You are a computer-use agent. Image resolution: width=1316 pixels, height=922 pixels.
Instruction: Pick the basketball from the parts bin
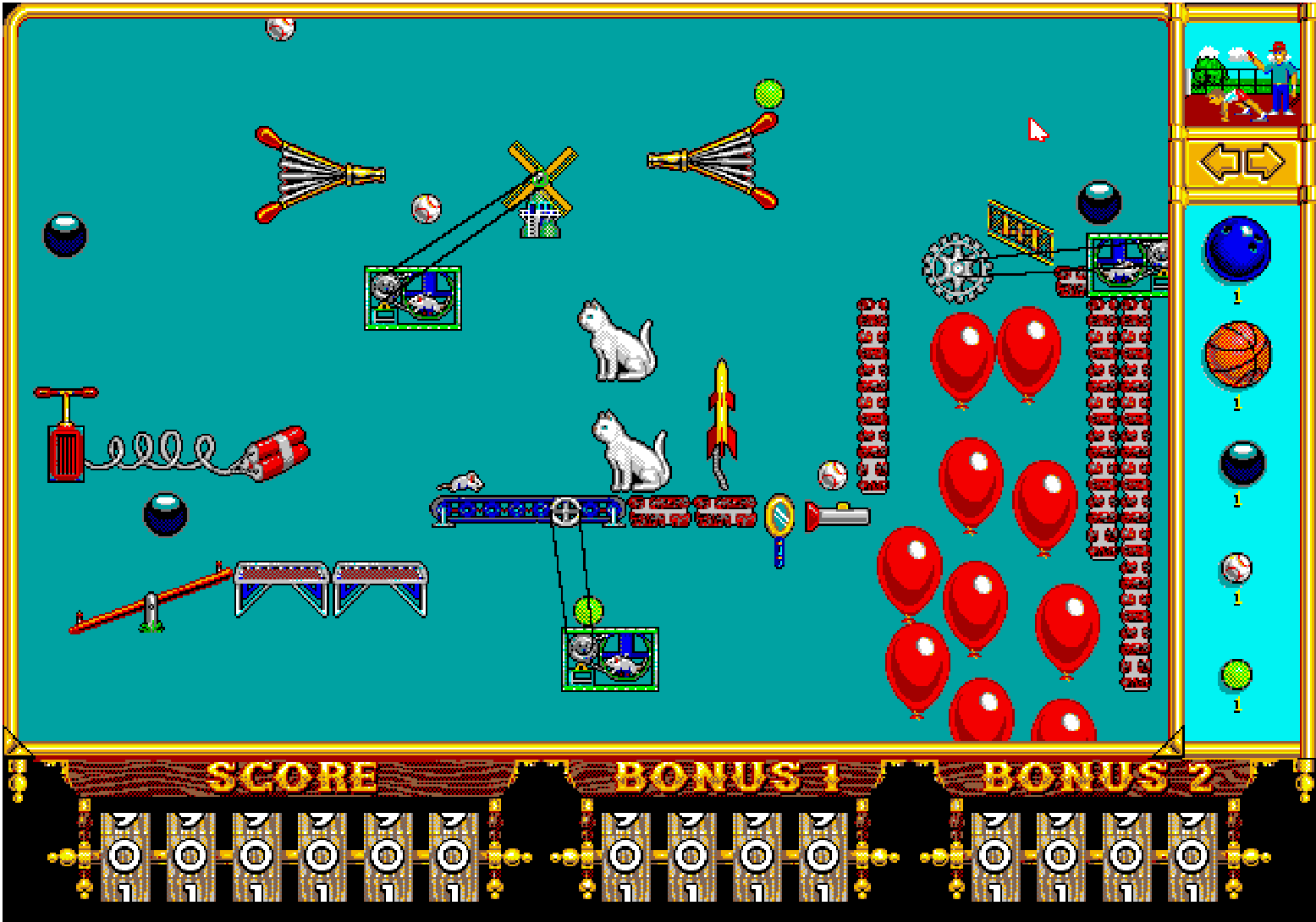(1236, 354)
